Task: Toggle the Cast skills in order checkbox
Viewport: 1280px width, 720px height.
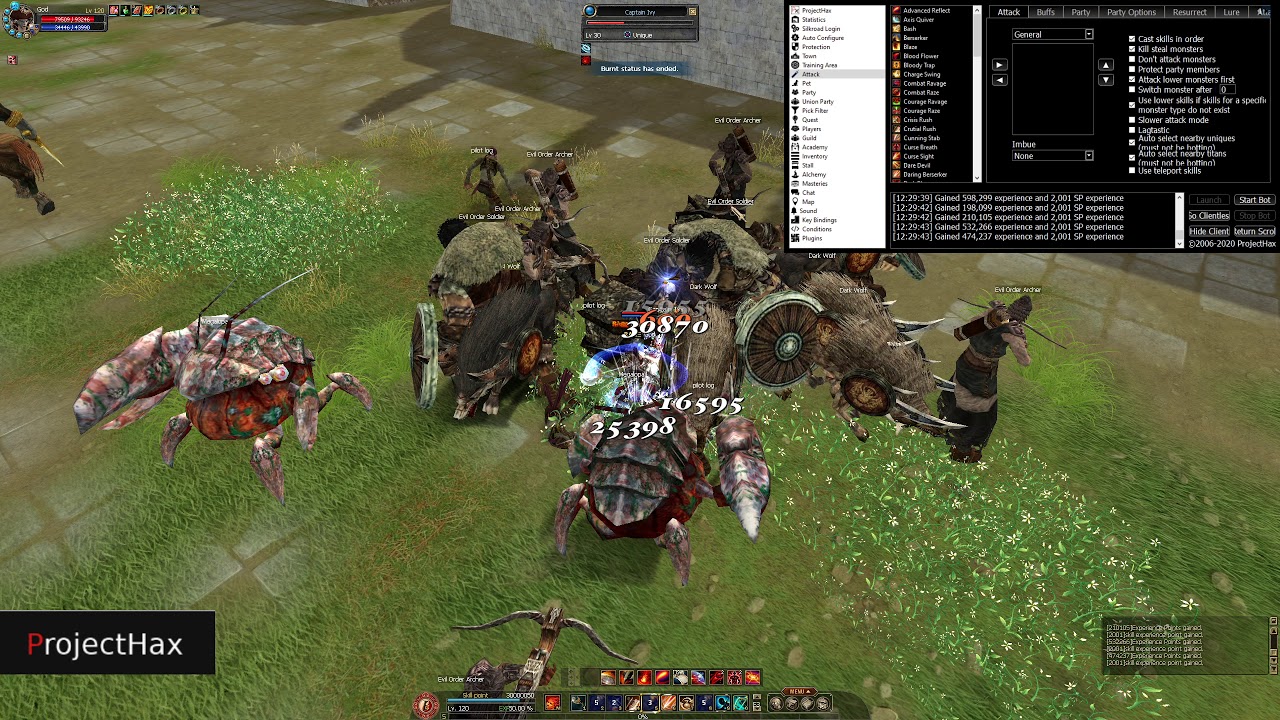Action: (1132, 39)
